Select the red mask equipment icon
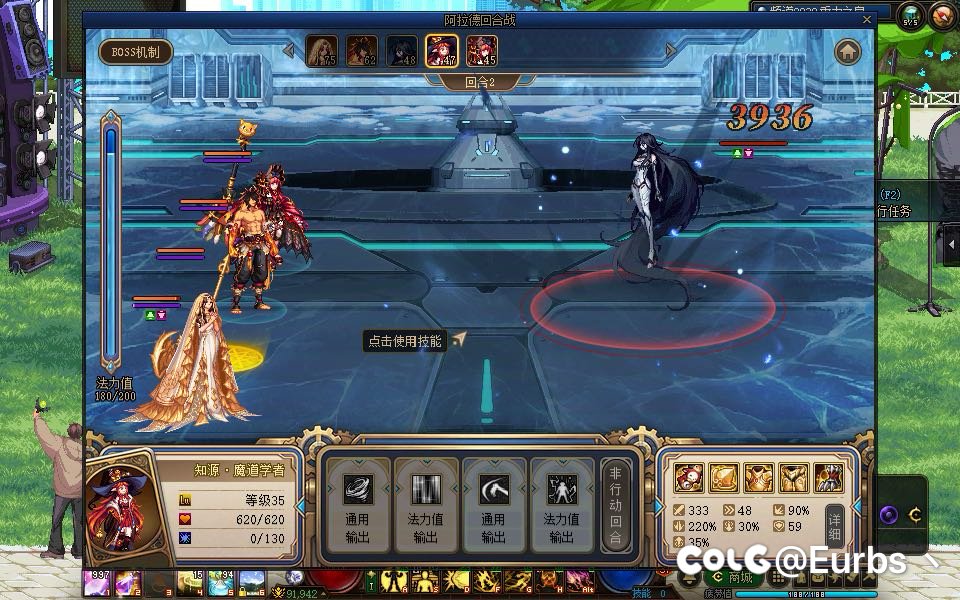Screen dimensions: 960x600 click(688, 478)
